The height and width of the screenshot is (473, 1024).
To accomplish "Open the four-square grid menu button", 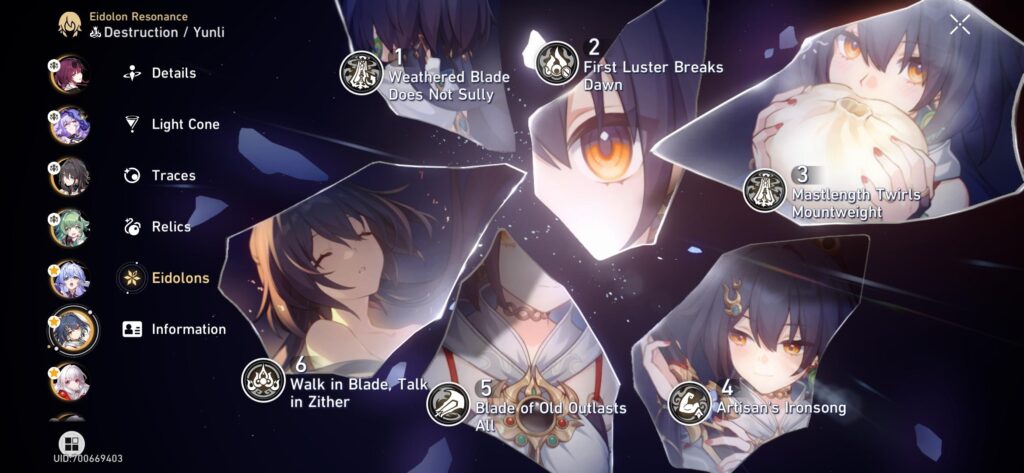I will [x=71, y=443].
